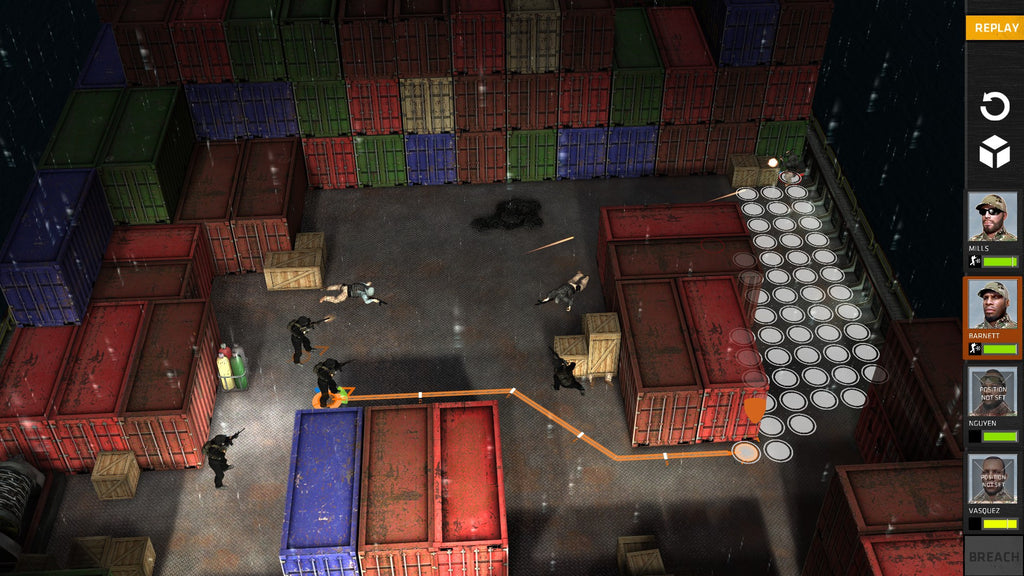Select the highlighted Barnett portrait
The height and width of the screenshot is (576, 1024).
point(992,304)
